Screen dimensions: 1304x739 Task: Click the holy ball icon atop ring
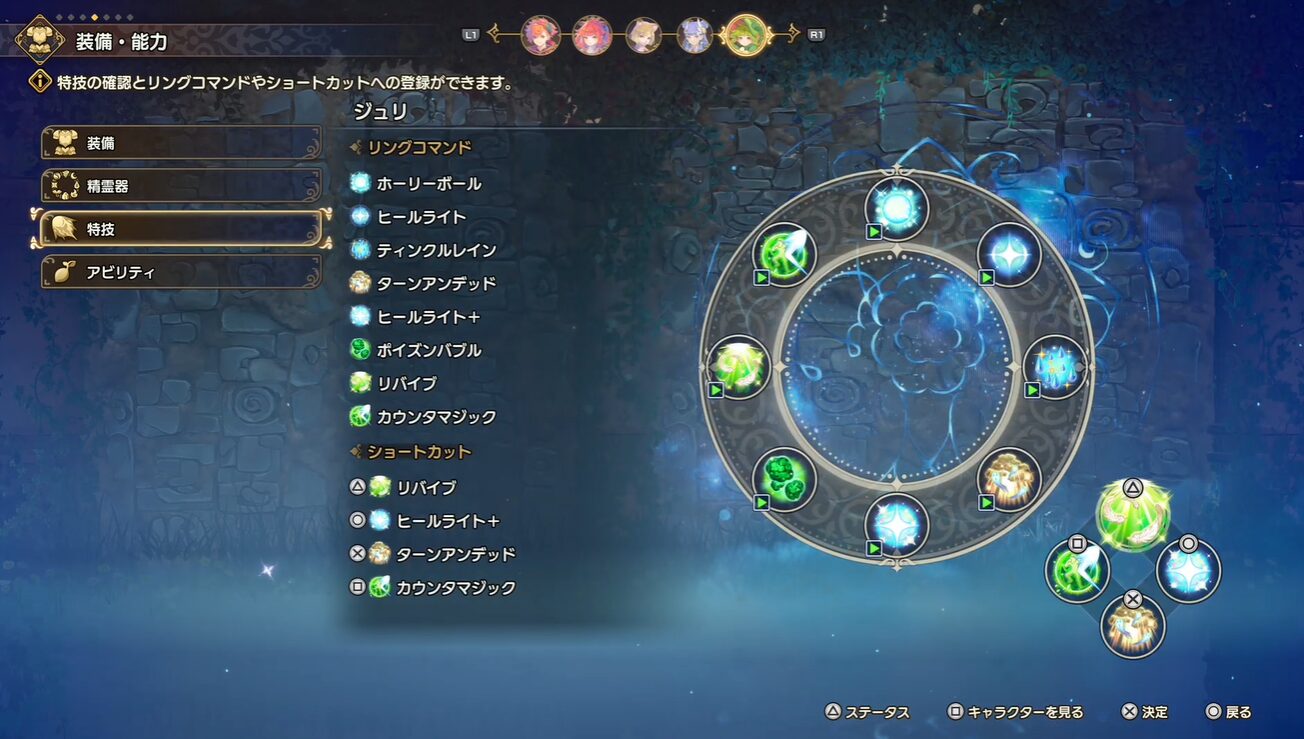896,208
